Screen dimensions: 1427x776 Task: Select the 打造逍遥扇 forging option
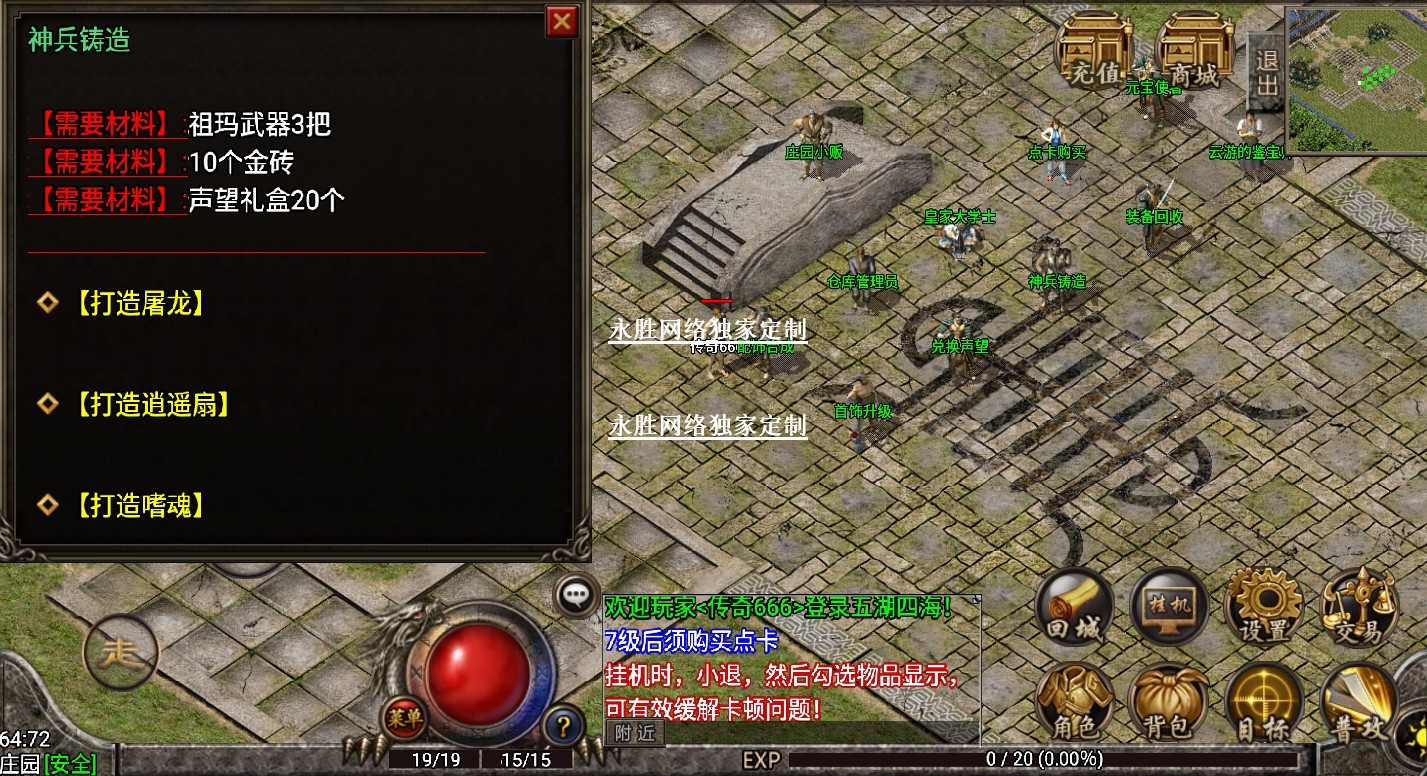coord(152,404)
